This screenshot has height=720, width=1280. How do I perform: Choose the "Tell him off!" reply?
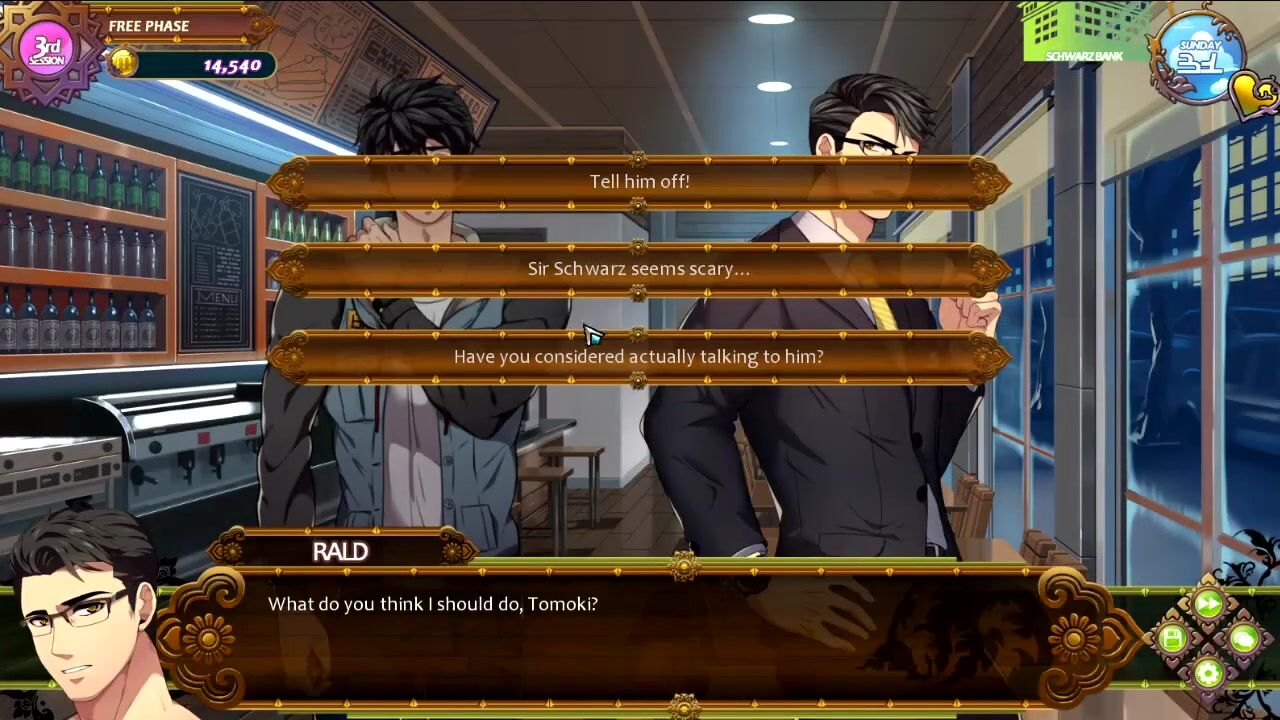coord(639,182)
